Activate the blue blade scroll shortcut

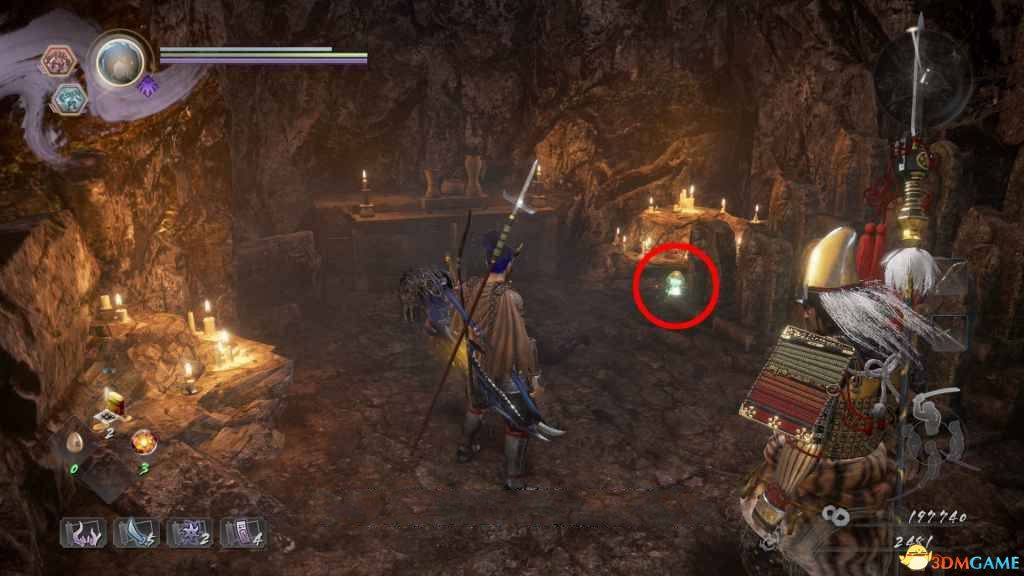tap(133, 532)
